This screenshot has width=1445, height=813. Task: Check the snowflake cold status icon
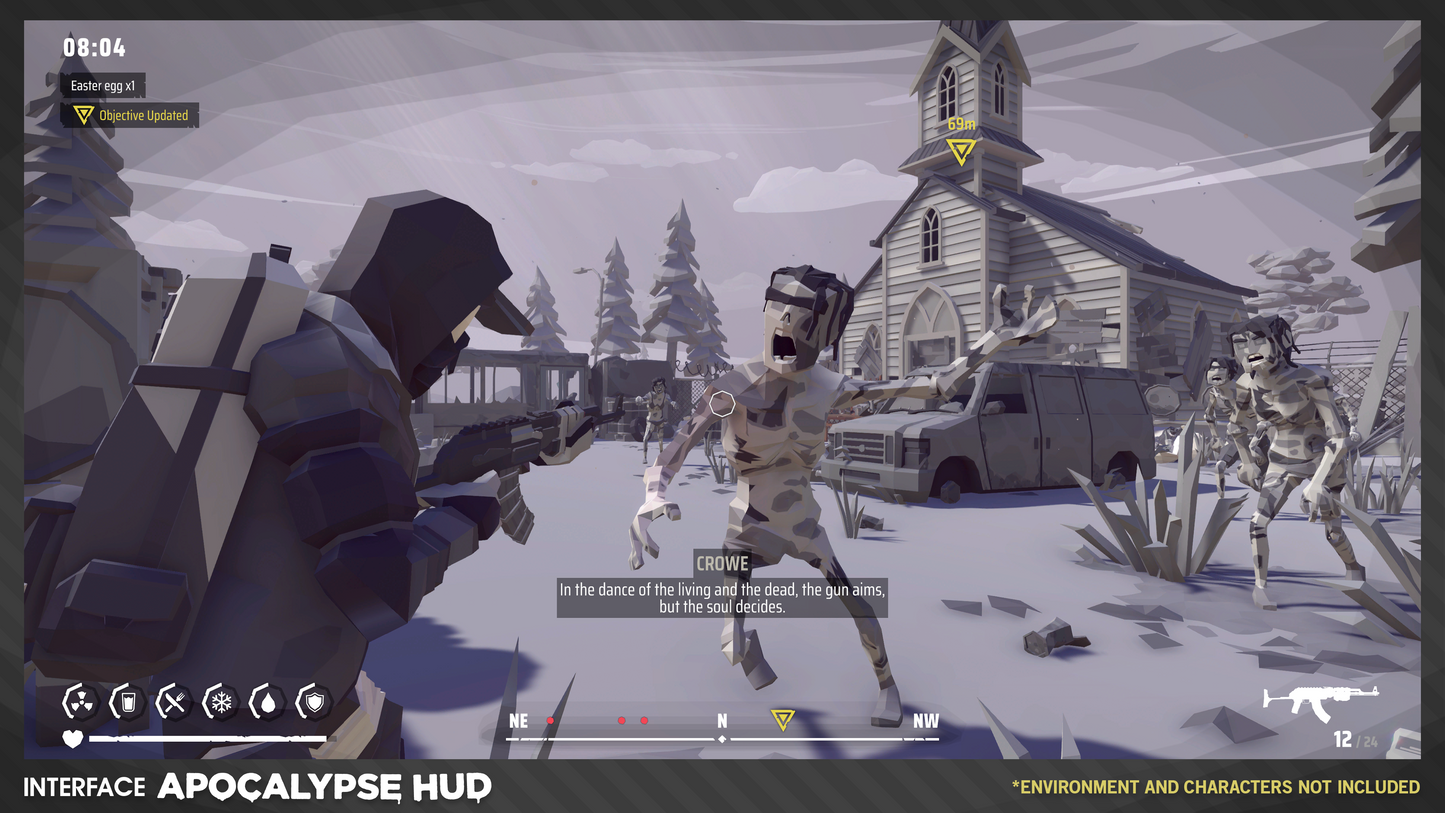tap(220, 702)
